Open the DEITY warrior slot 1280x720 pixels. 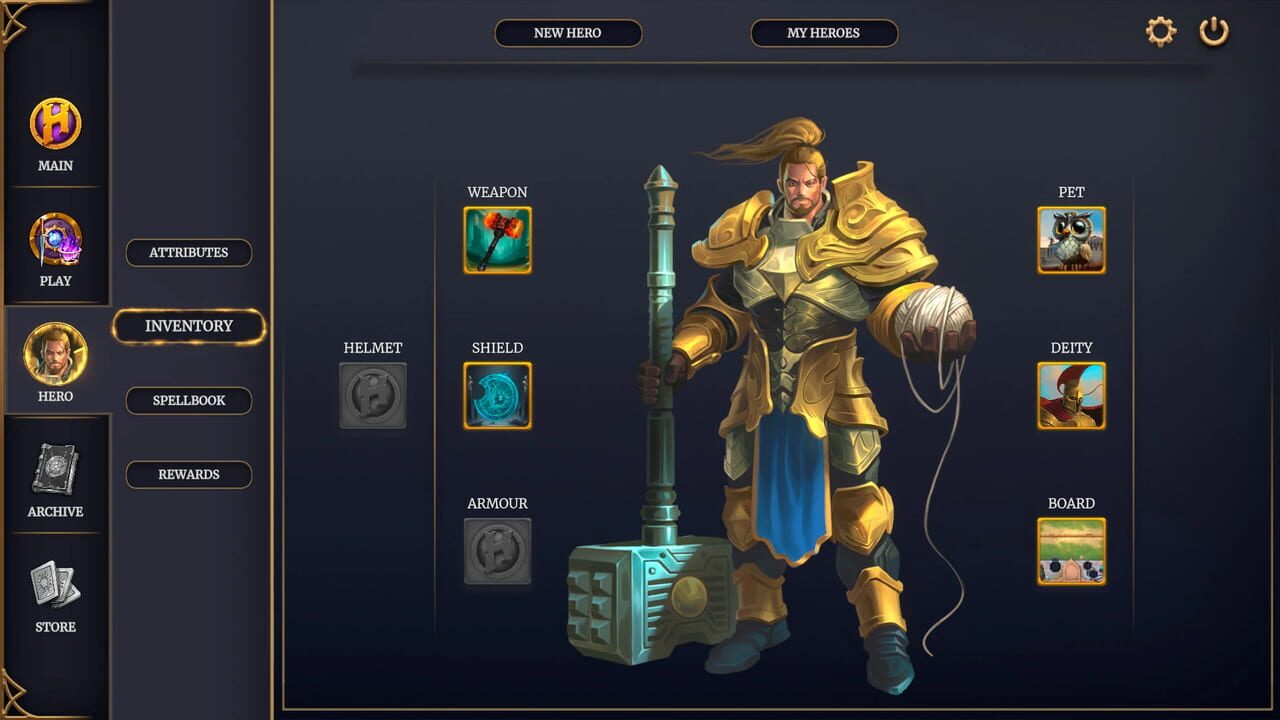click(1070, 395)
